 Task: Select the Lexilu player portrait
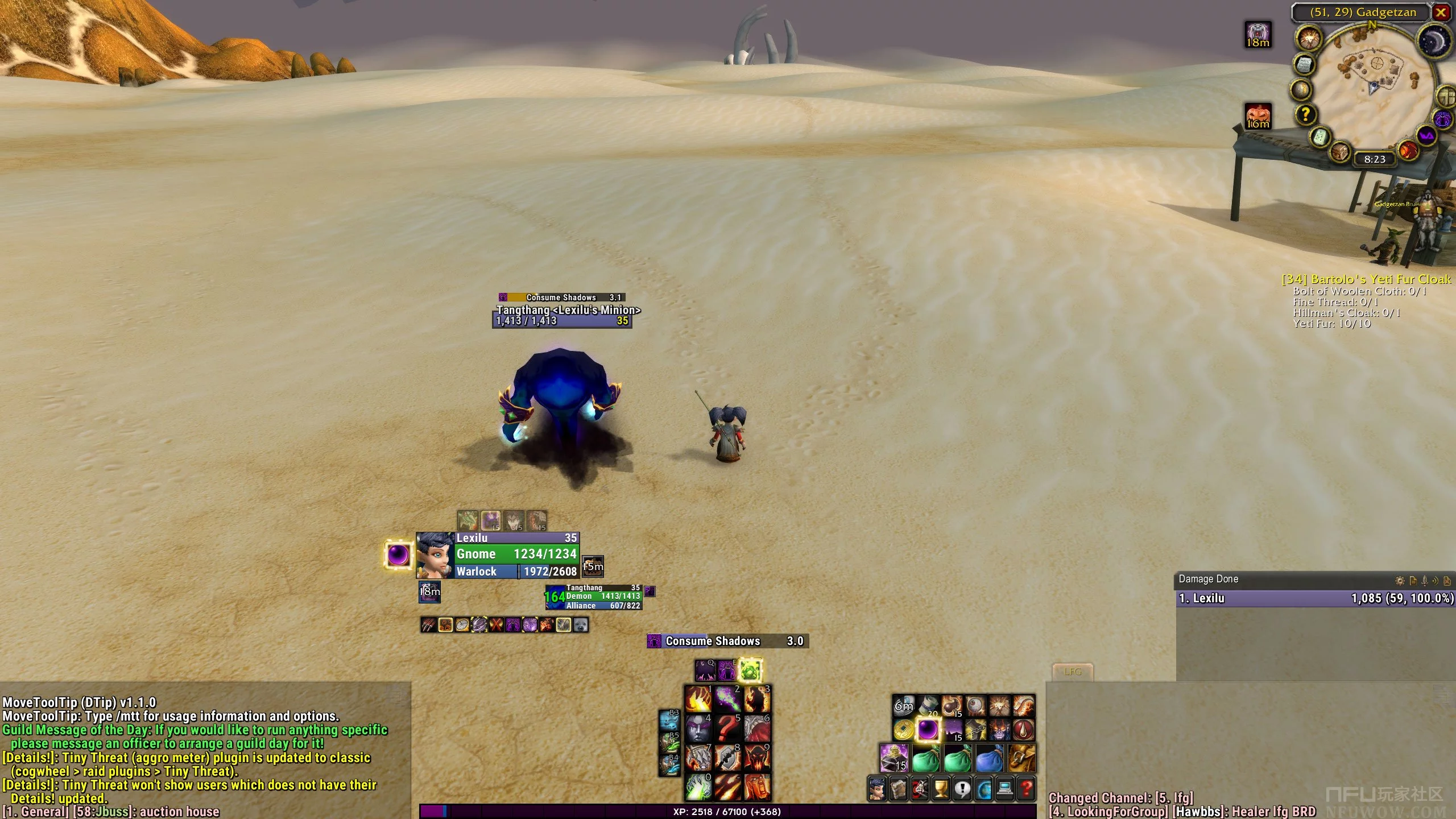pyautogui.click(x=435, y=555)
